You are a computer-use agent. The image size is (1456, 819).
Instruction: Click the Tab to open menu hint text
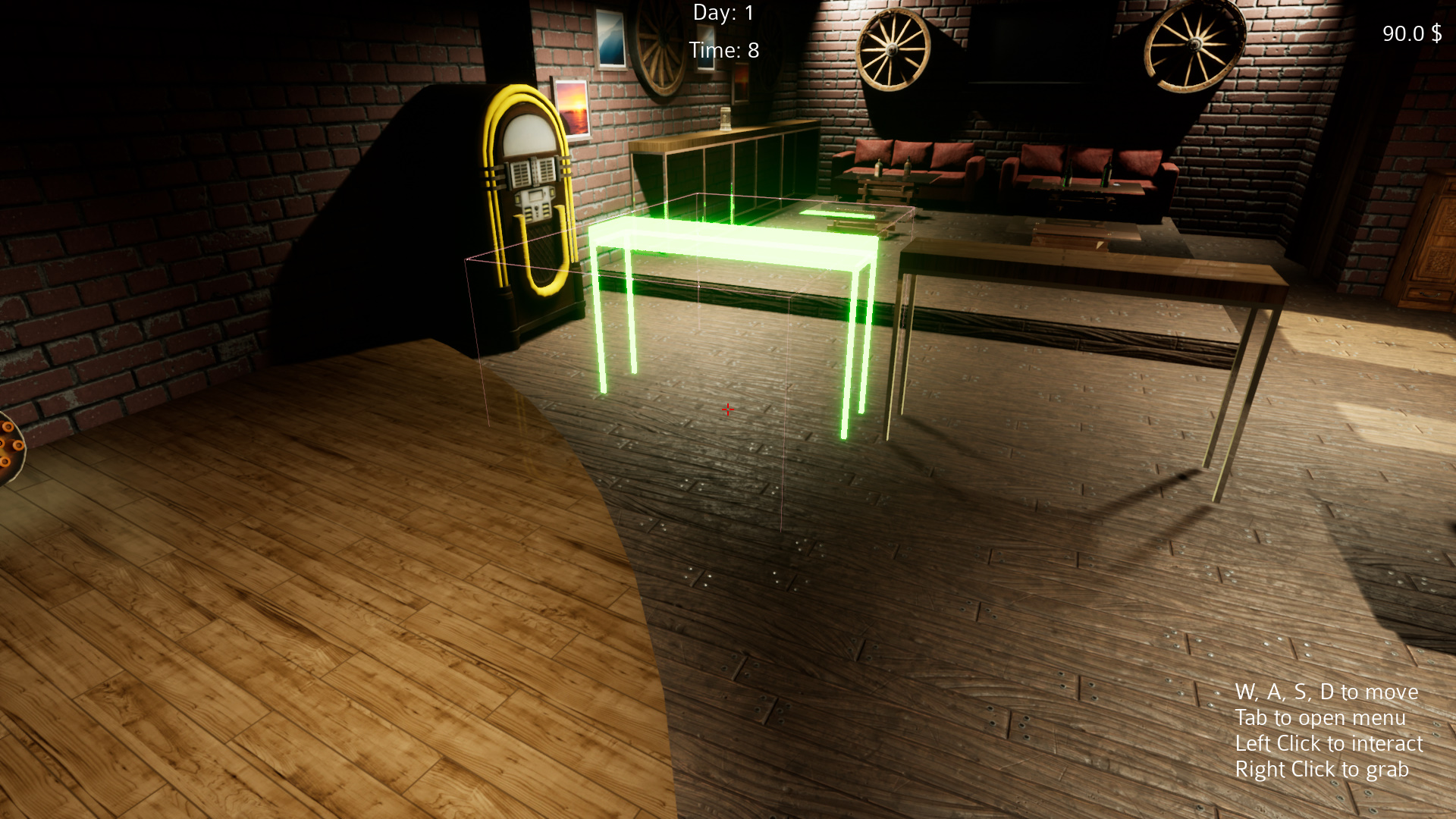point(1323,717)
